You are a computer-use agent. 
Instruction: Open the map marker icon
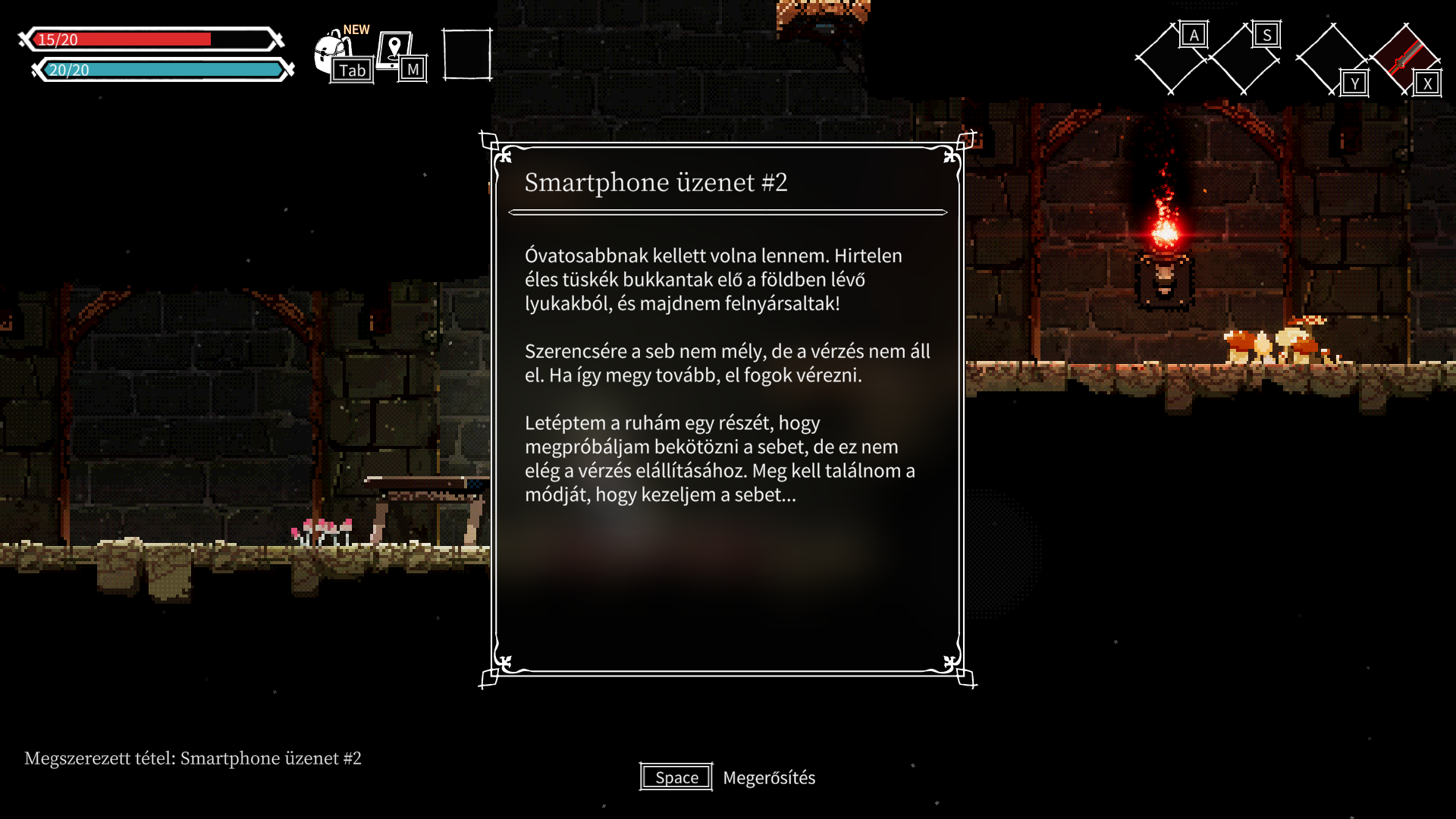(x=395, y=50)
